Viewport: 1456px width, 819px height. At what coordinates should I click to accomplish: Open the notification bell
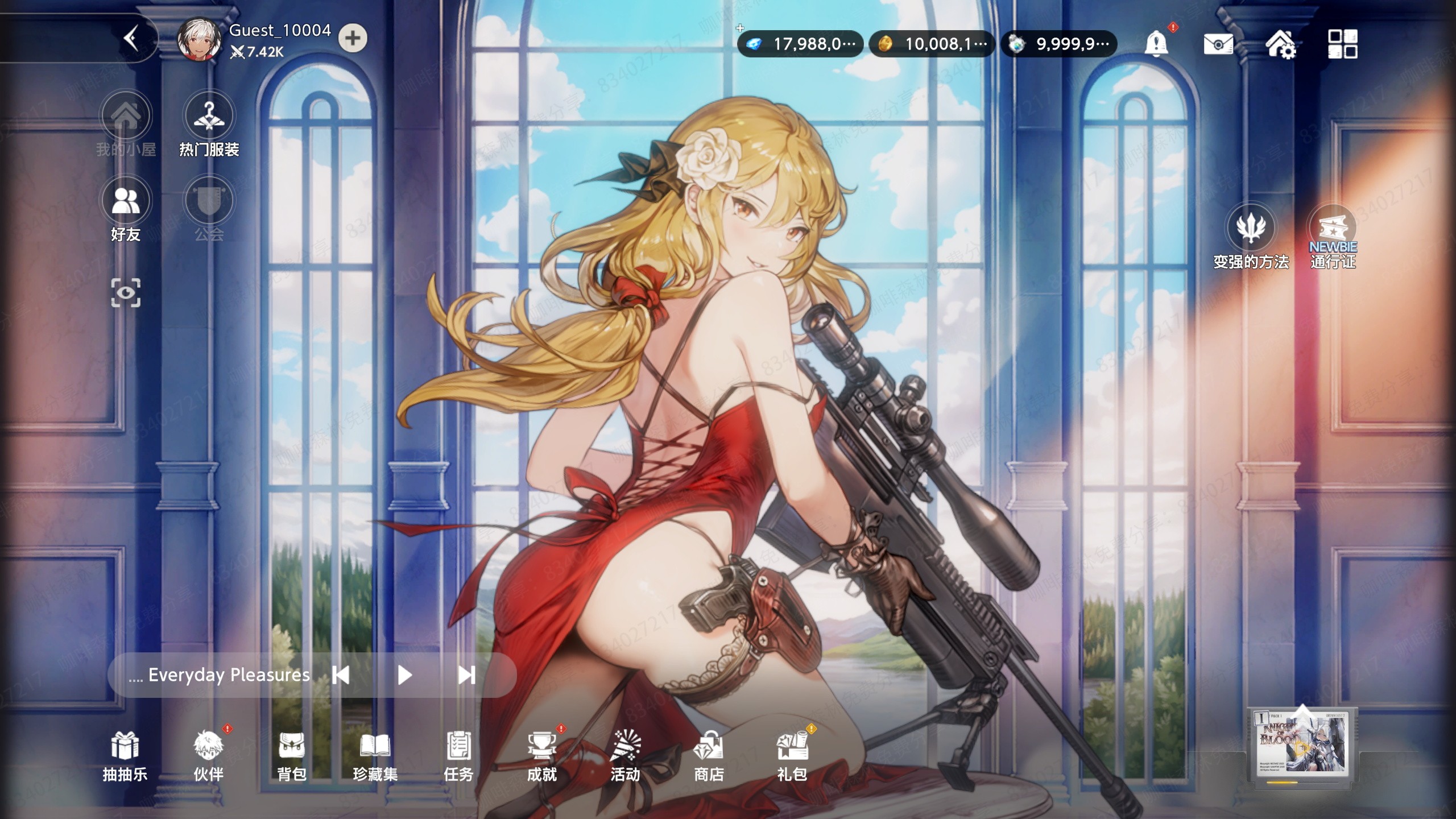point(1156,43)
